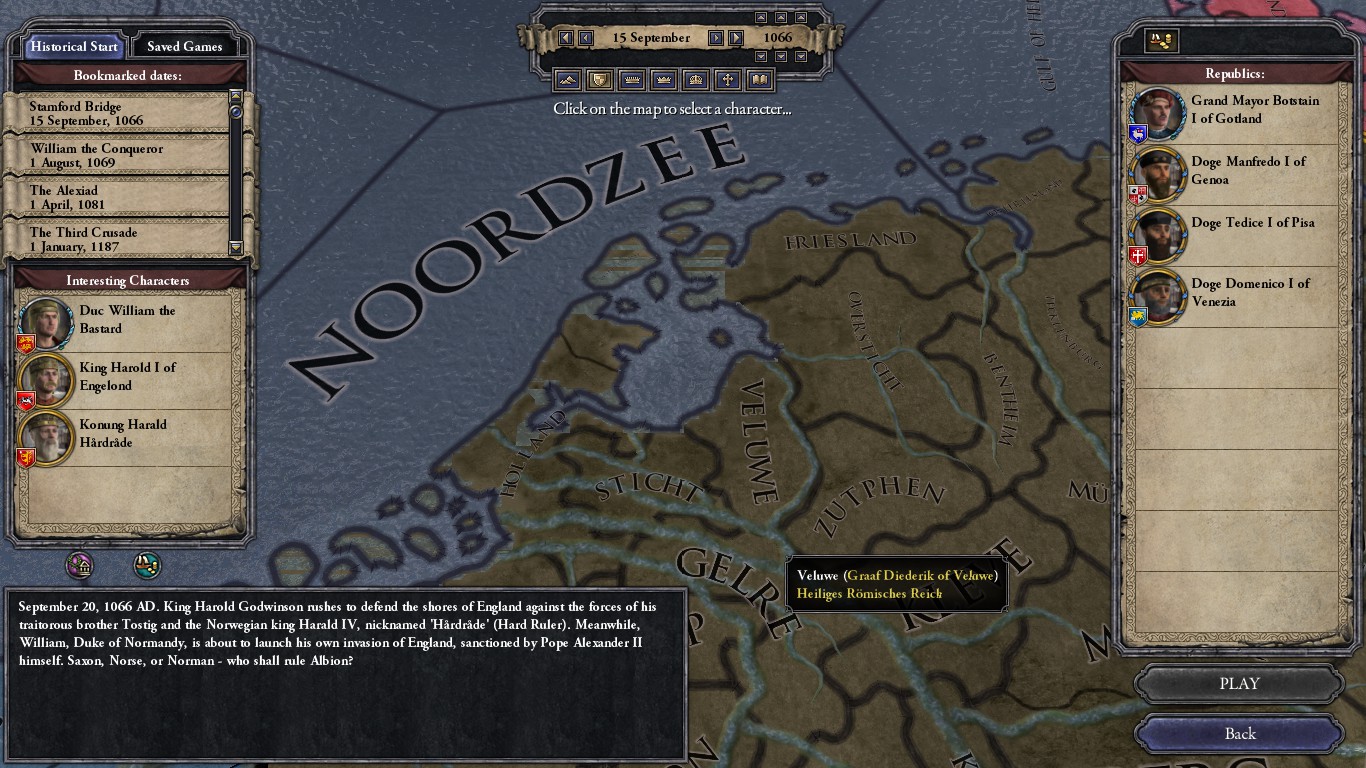1366x768 pixels.
Task: Open the book icon in the toolbar
Action: point(761,80)
